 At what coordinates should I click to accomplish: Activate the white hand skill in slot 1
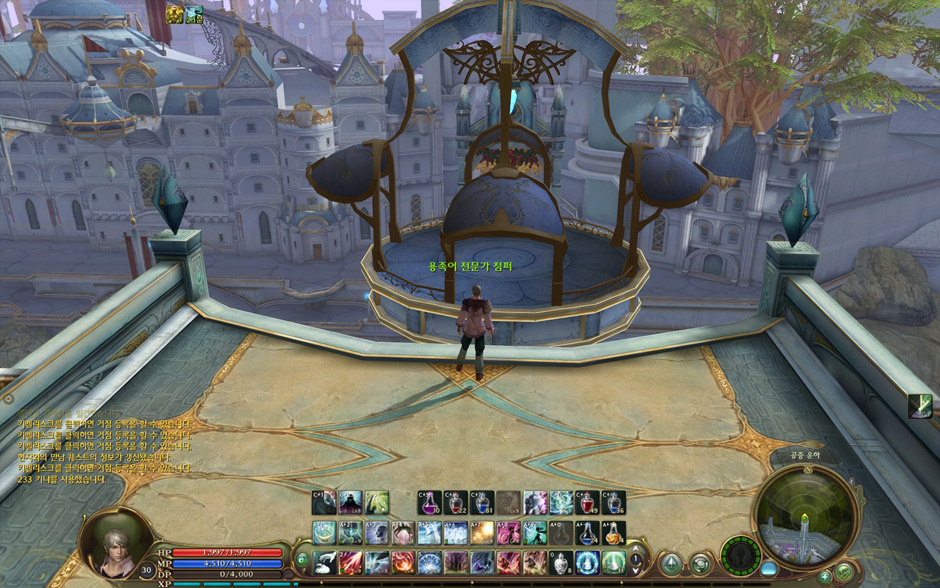tap(324, 563)
